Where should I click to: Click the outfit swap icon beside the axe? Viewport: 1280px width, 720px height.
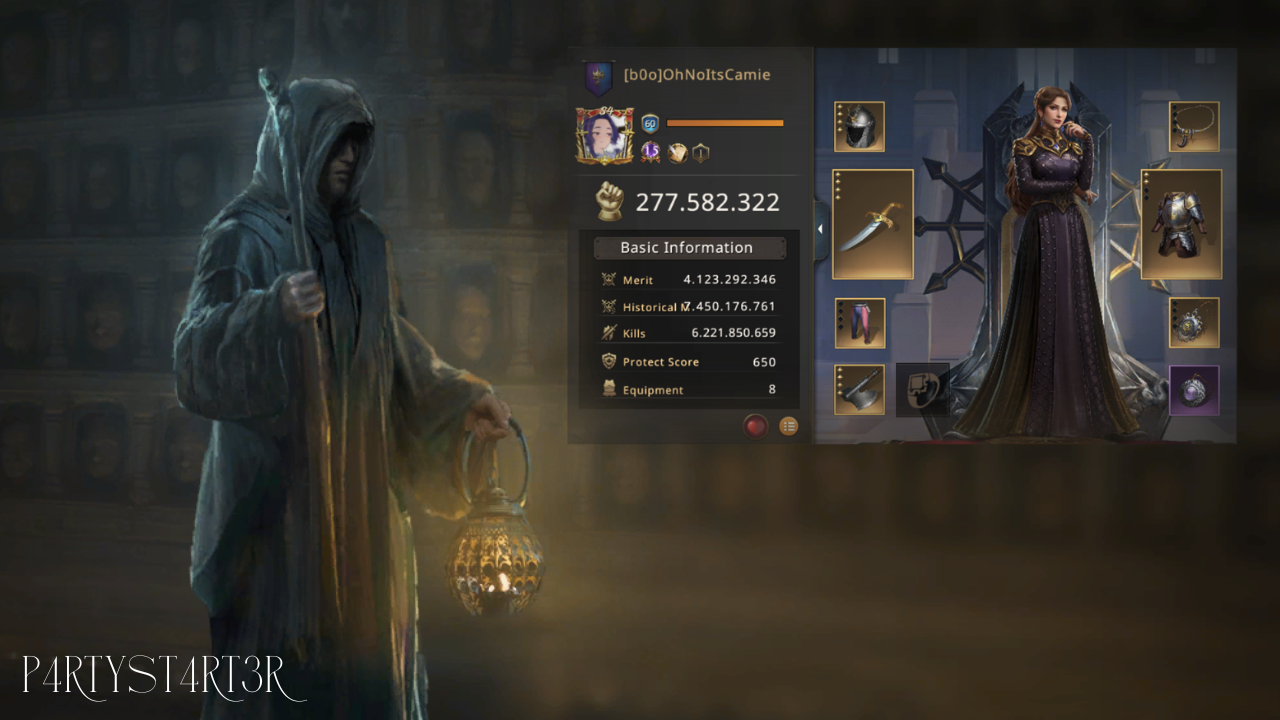click(921, 389)
